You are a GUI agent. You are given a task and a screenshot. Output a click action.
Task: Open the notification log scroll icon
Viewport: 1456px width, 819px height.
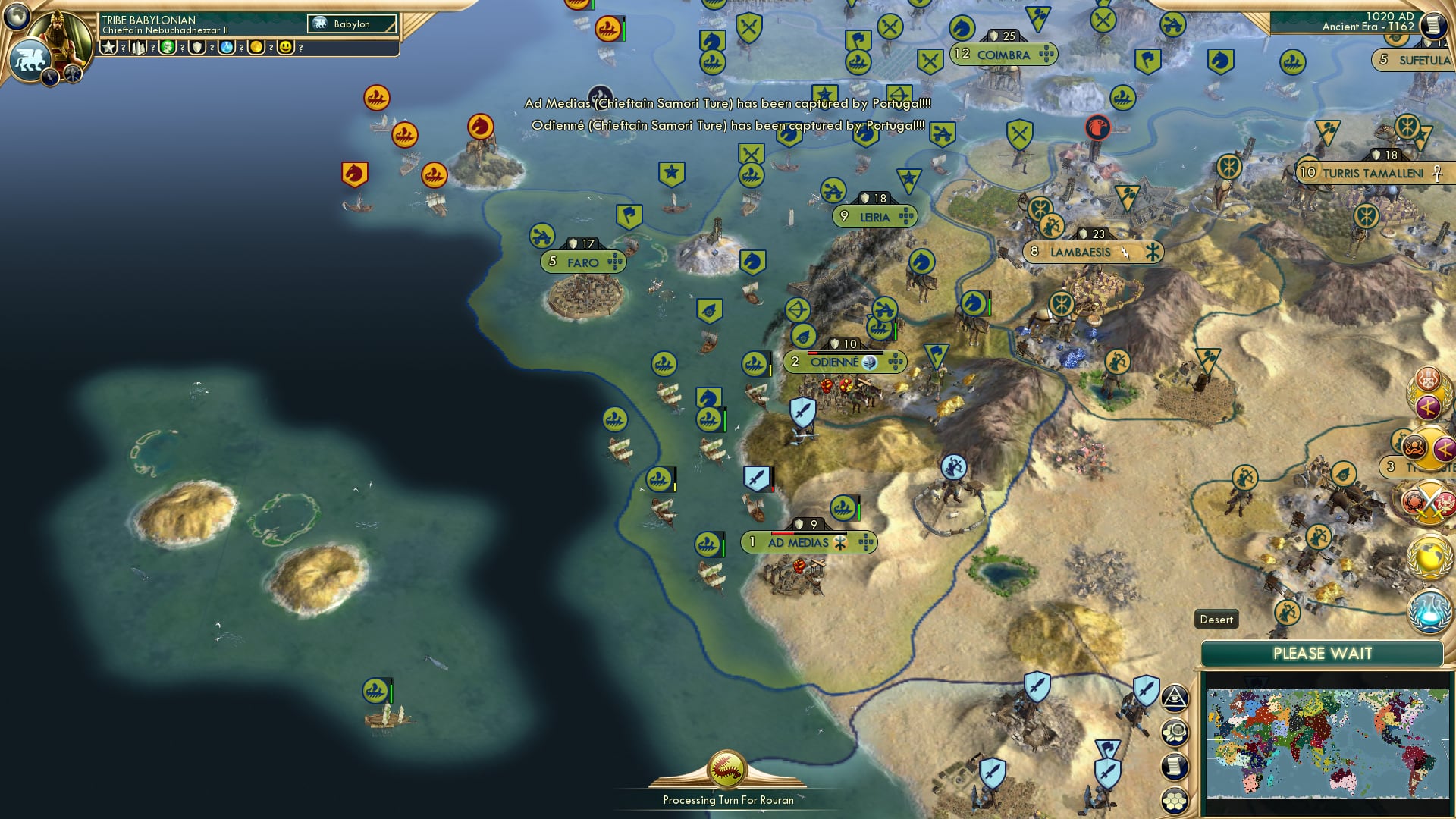tap(1176, 766)
